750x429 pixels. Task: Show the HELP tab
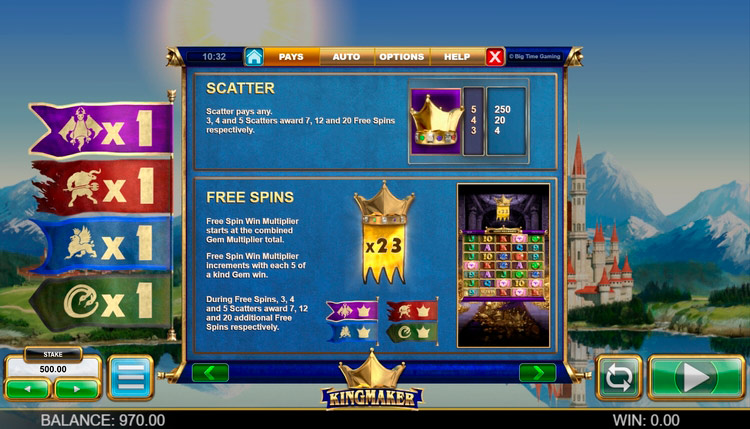pyautogui.click(x=457, y=57)
